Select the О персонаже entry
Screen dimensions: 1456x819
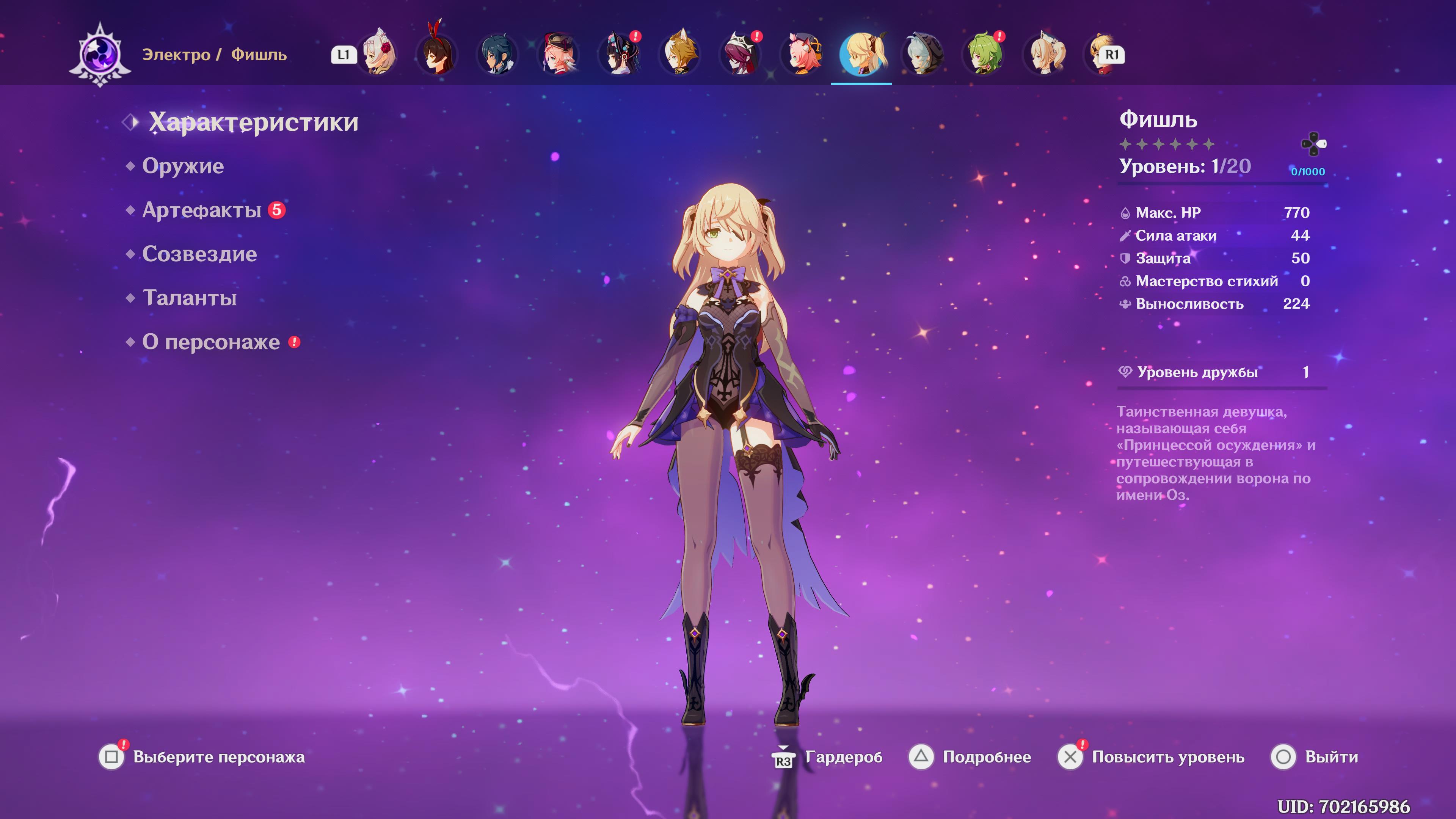point(210,342)
